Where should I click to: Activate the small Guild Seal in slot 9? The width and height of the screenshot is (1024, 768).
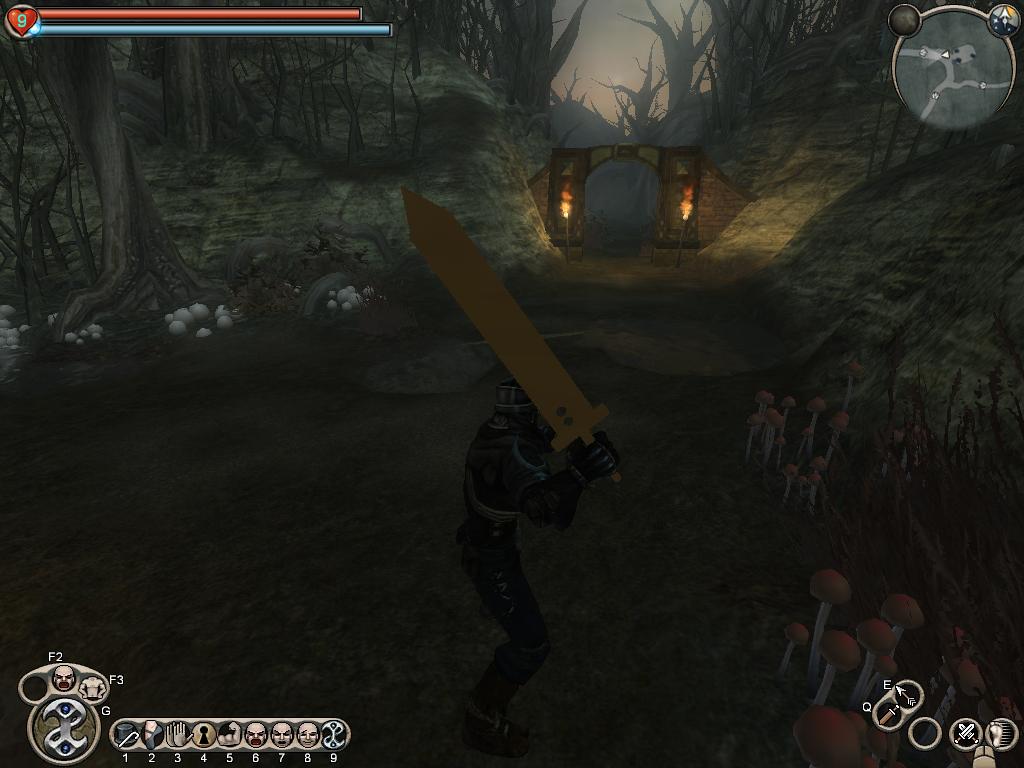[334, 736]
